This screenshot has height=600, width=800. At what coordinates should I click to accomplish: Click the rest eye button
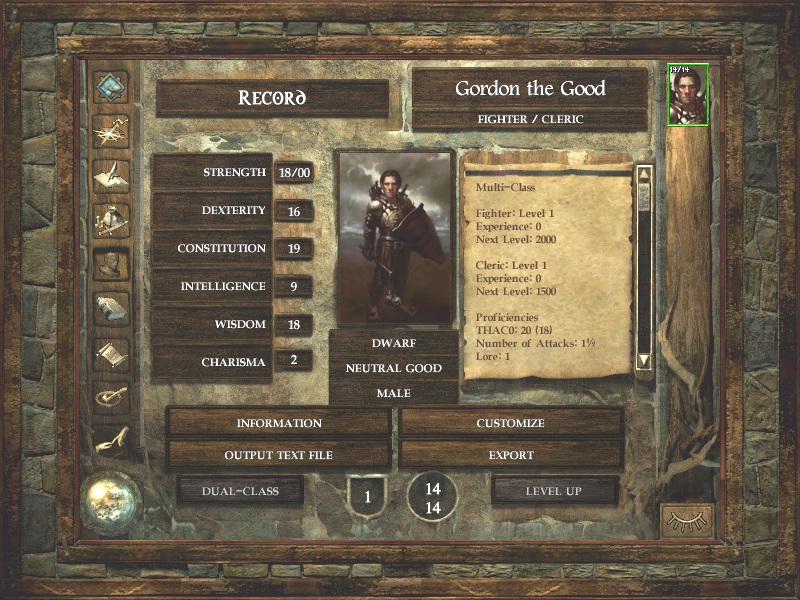point(688,521)
